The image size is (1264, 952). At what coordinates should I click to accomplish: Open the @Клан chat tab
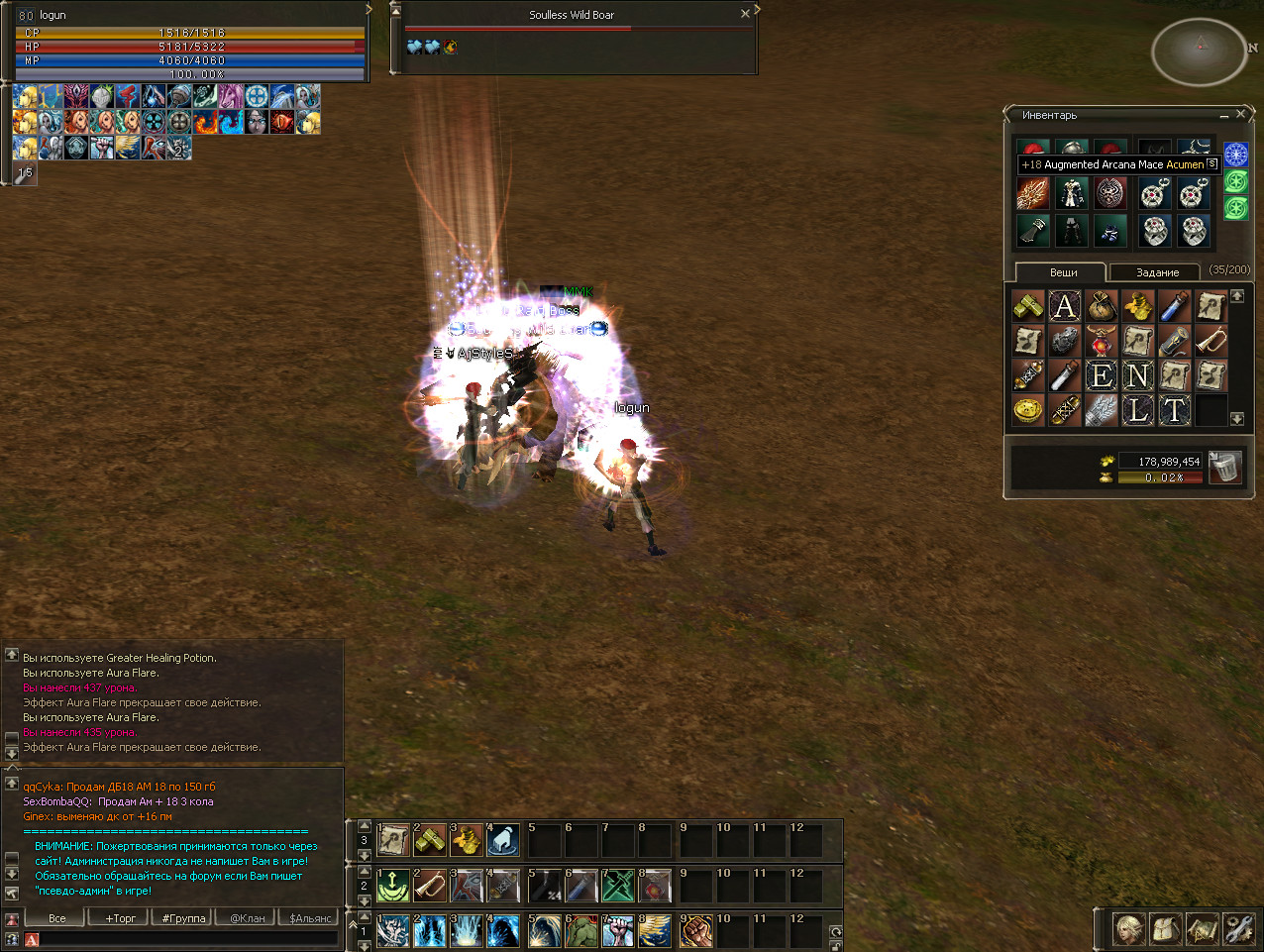(248, 918)
